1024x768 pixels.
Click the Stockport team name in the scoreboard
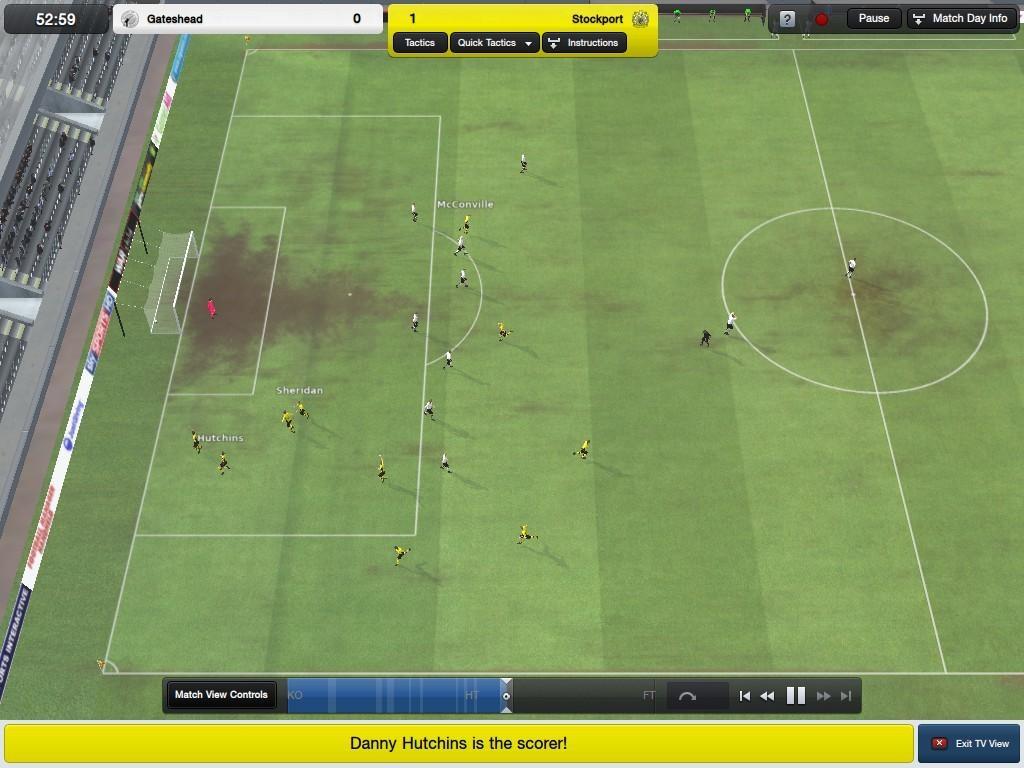[597, 19]
